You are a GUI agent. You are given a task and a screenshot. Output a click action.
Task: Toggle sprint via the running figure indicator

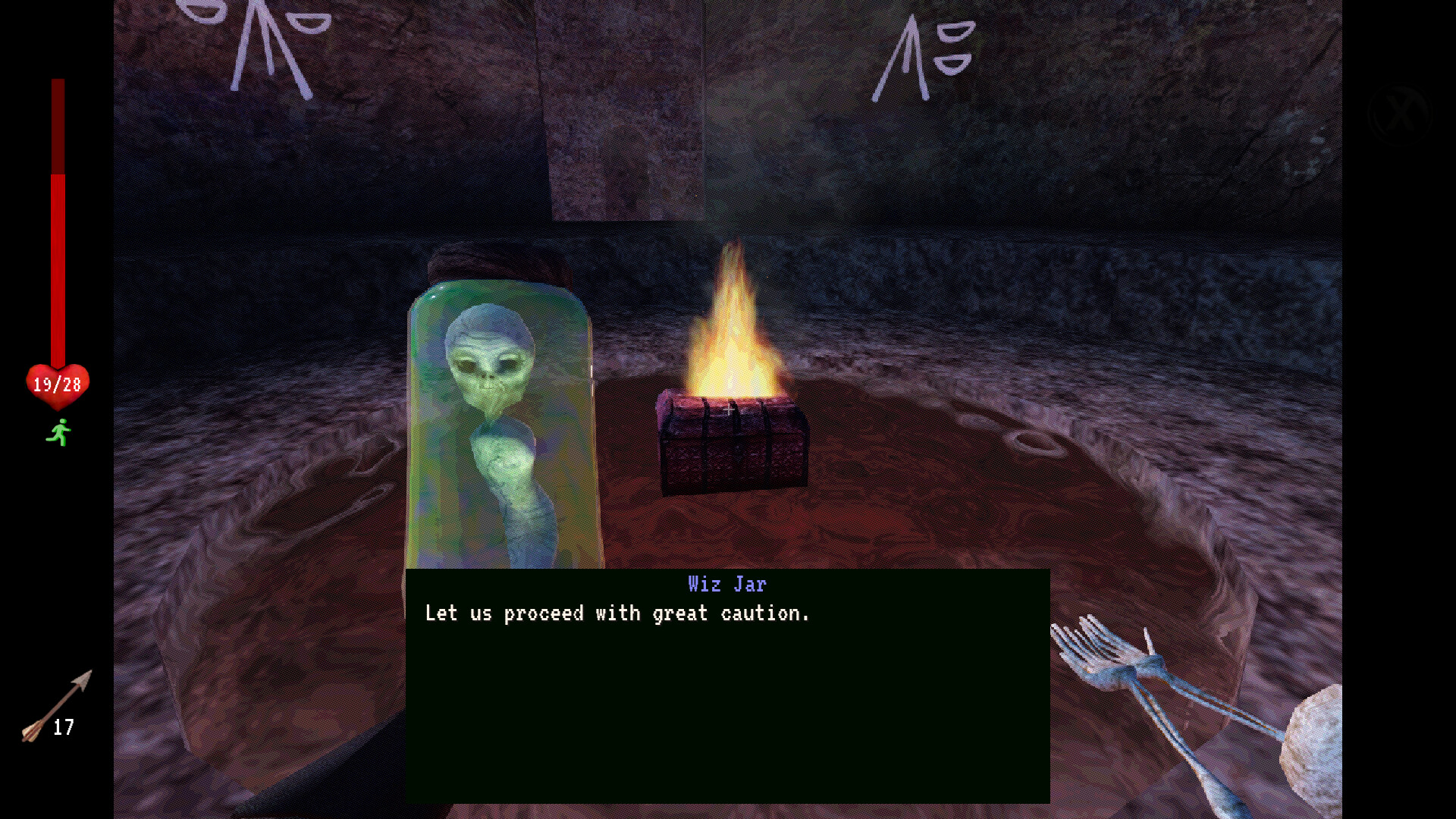tap(58, 431)
